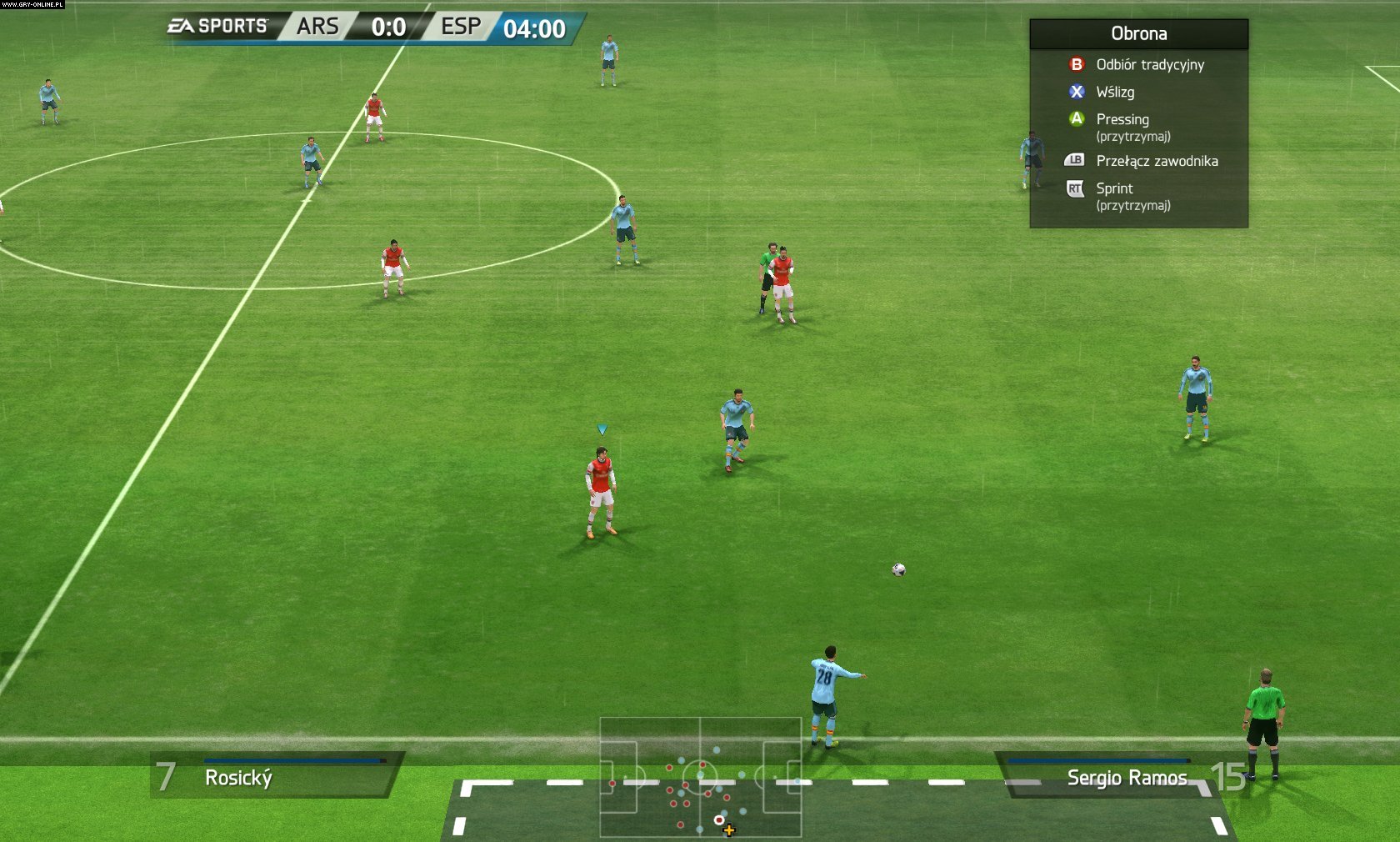This screenshot has height=842, width=1400.
Task: Click the yellow player marker on the minimap
Action: click(727, 830)
